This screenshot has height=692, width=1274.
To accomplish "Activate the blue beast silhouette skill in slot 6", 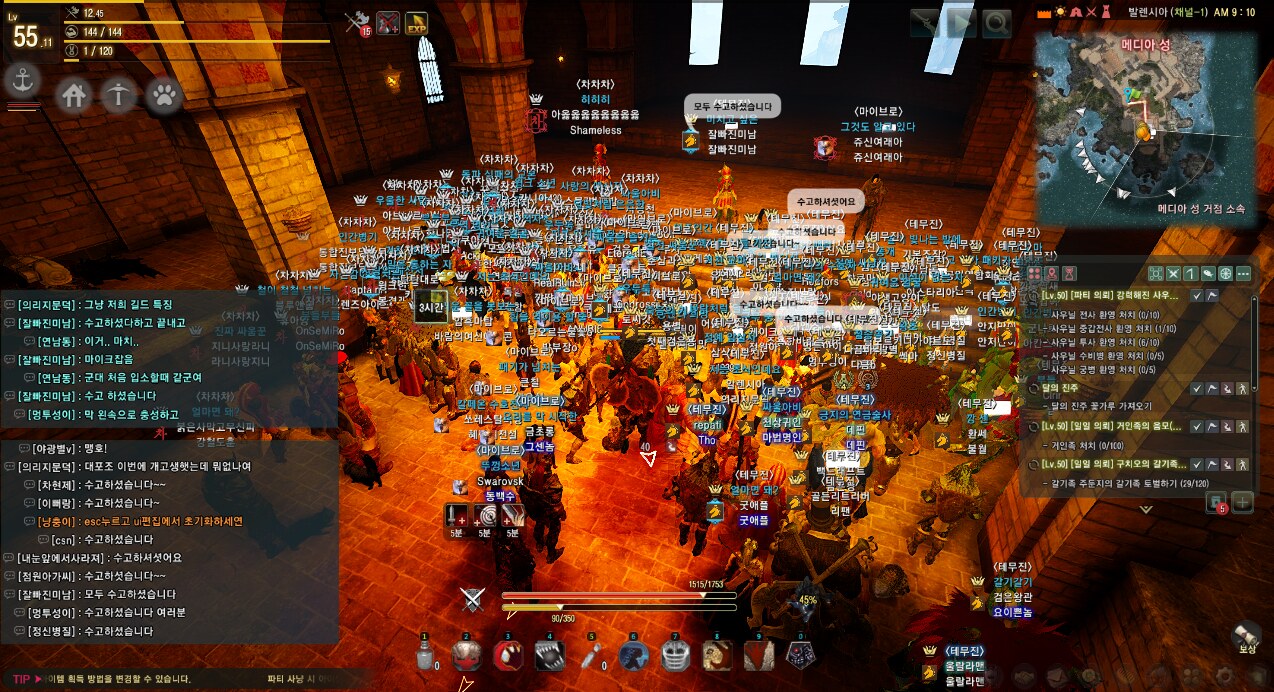I will tap(633, 656).
